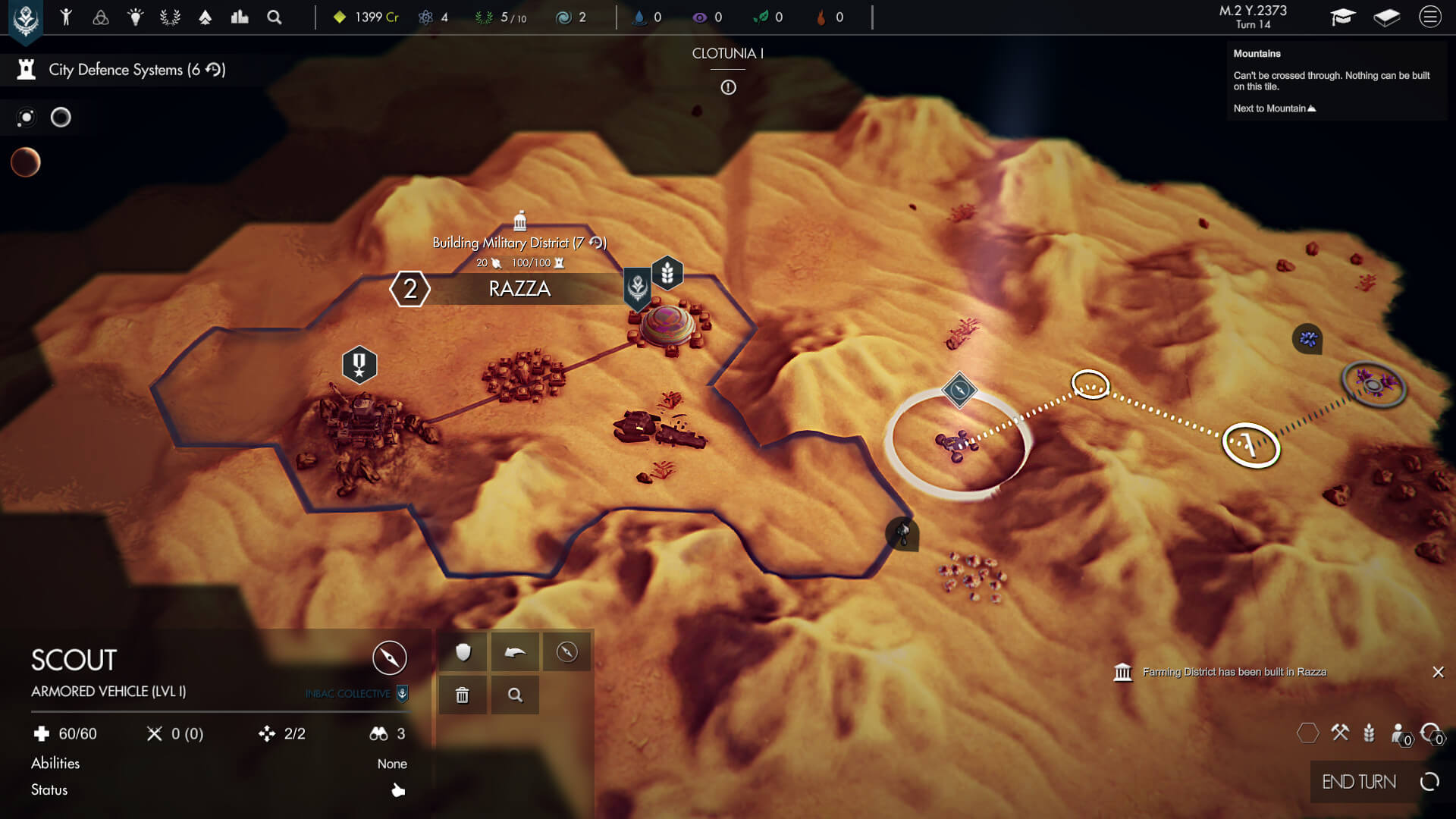
Task: Select the Razza city banner
Action: tap(519, 289)
